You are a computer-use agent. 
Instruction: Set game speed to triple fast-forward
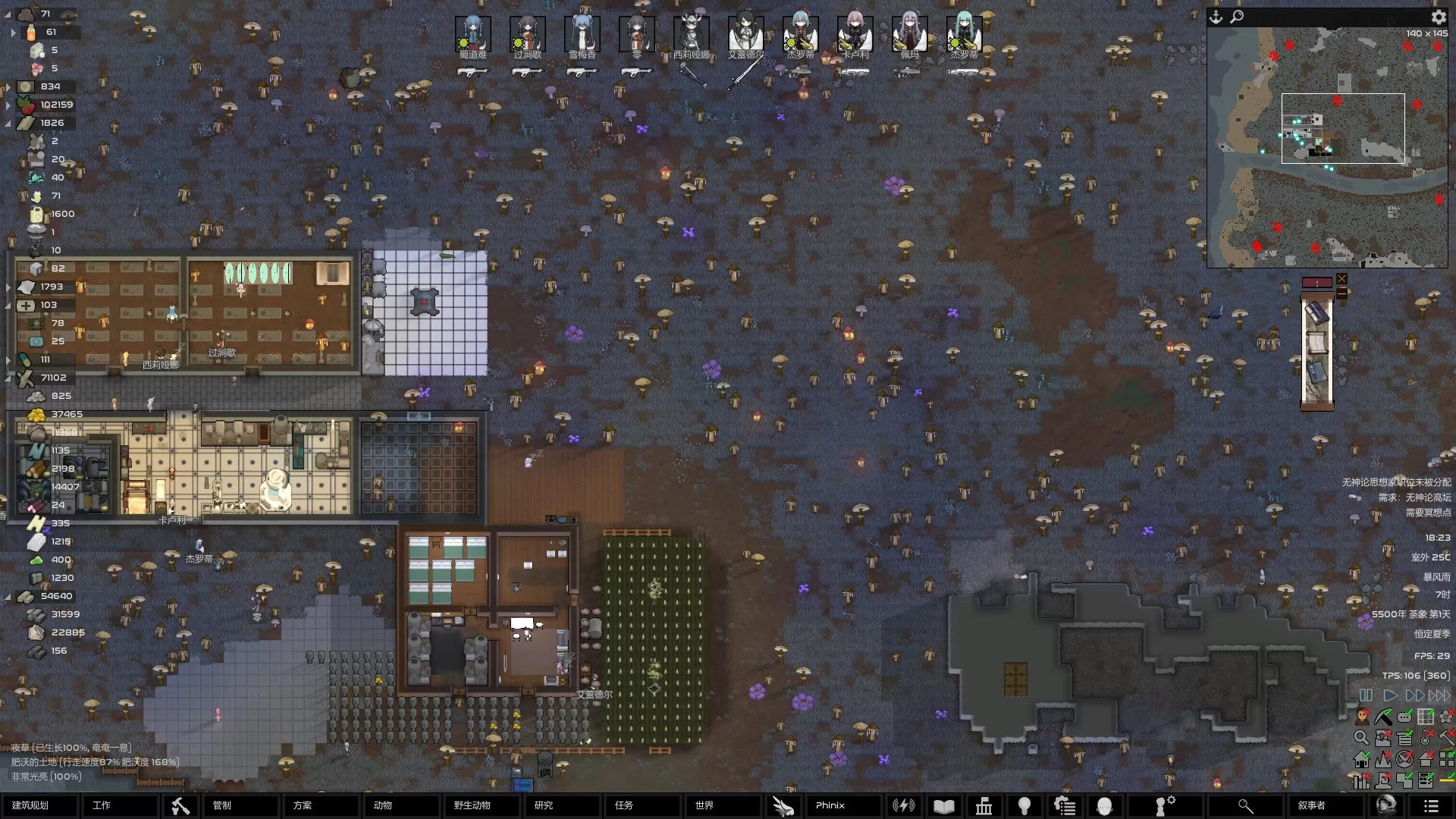pos(1439,695)
